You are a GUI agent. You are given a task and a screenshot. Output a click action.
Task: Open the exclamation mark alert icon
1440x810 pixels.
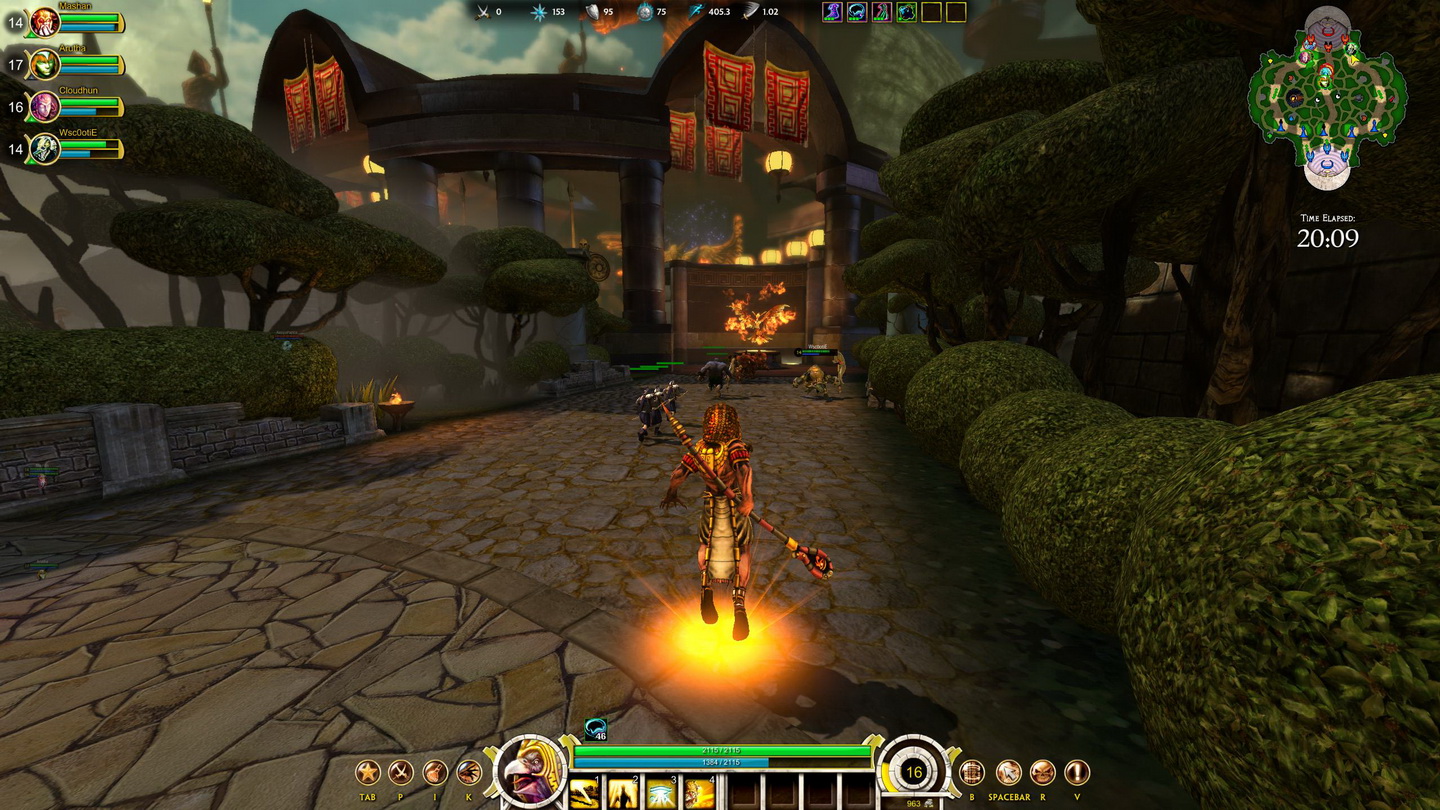[x=1077, y=772]
